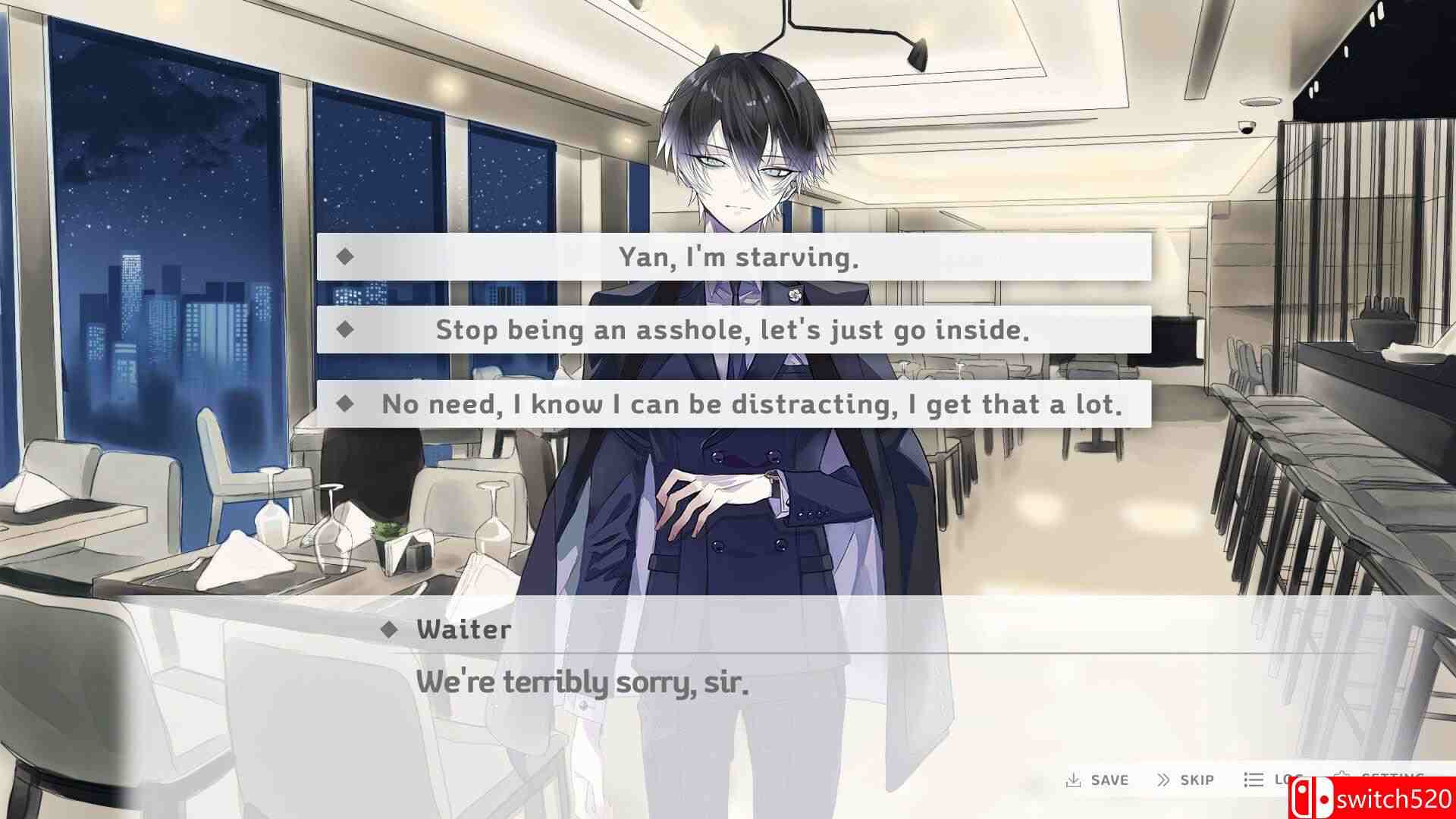Click the Skip fast-forward chevron icon
The image size is (1456, 819).
point(1163,780)
